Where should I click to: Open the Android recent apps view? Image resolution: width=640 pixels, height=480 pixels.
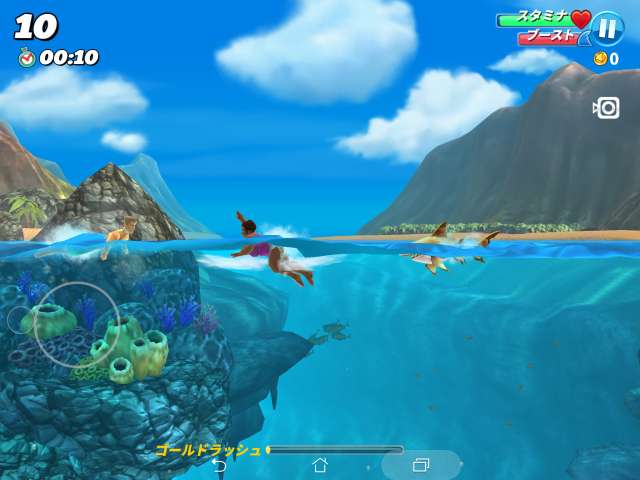[421, 465]
